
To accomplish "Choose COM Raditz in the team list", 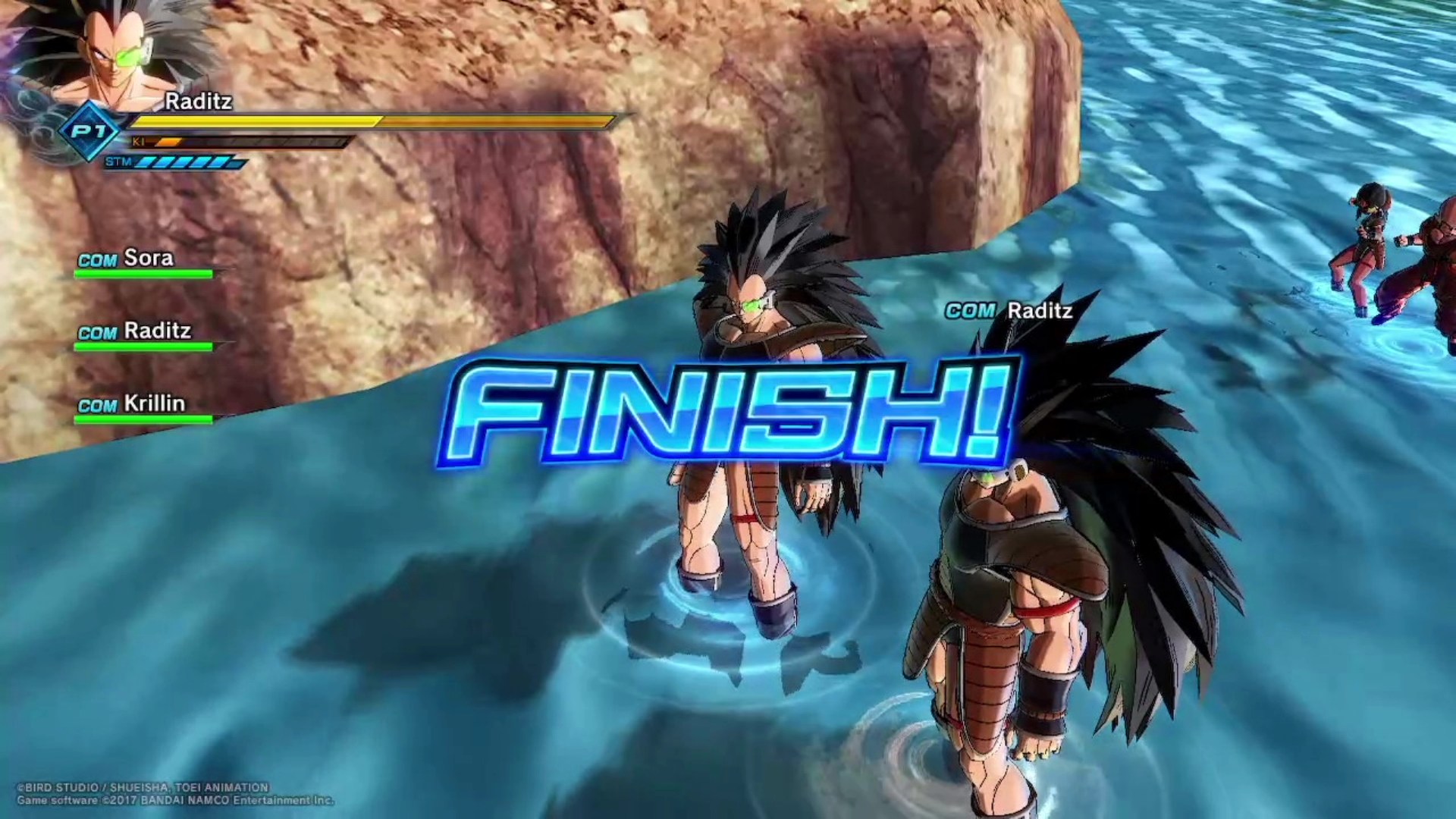I will click(134, 331).
